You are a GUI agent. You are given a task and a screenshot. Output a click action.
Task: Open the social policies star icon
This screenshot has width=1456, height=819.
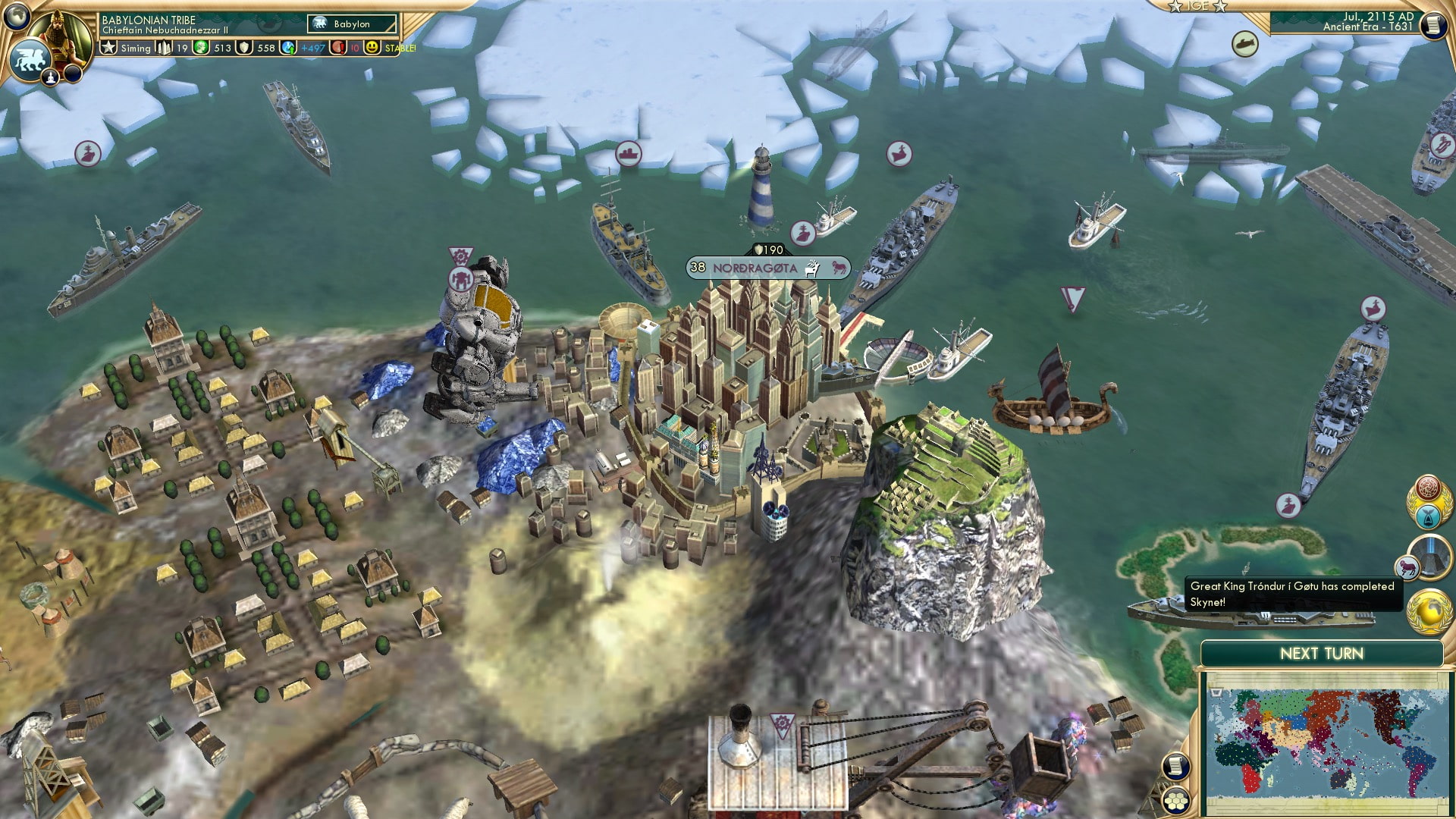pos(108,47)
